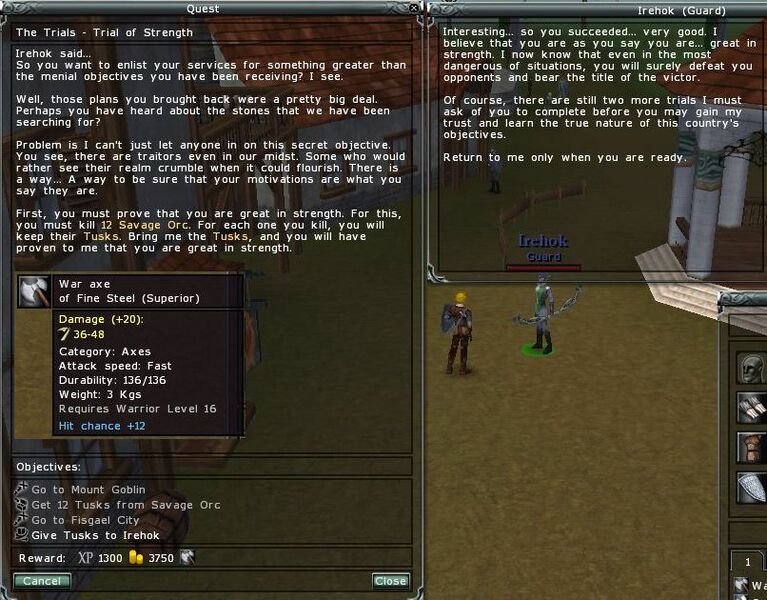Viewport: 767px width, 600px height.
Task: Click the War axe icon in the tooltip
Action: 34,291
